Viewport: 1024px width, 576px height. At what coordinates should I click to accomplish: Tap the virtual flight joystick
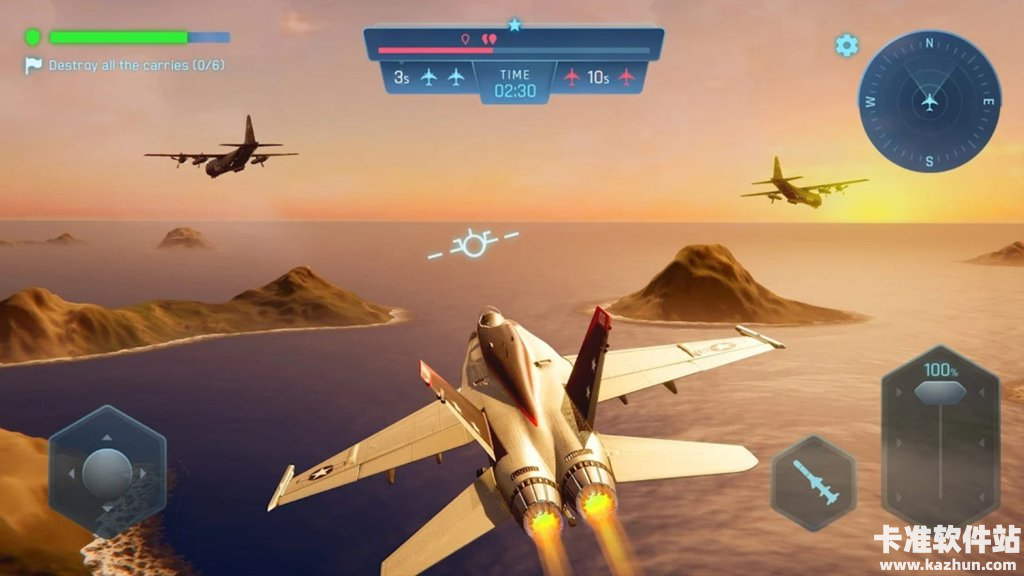pyautogui.click(x=107, y=472)
